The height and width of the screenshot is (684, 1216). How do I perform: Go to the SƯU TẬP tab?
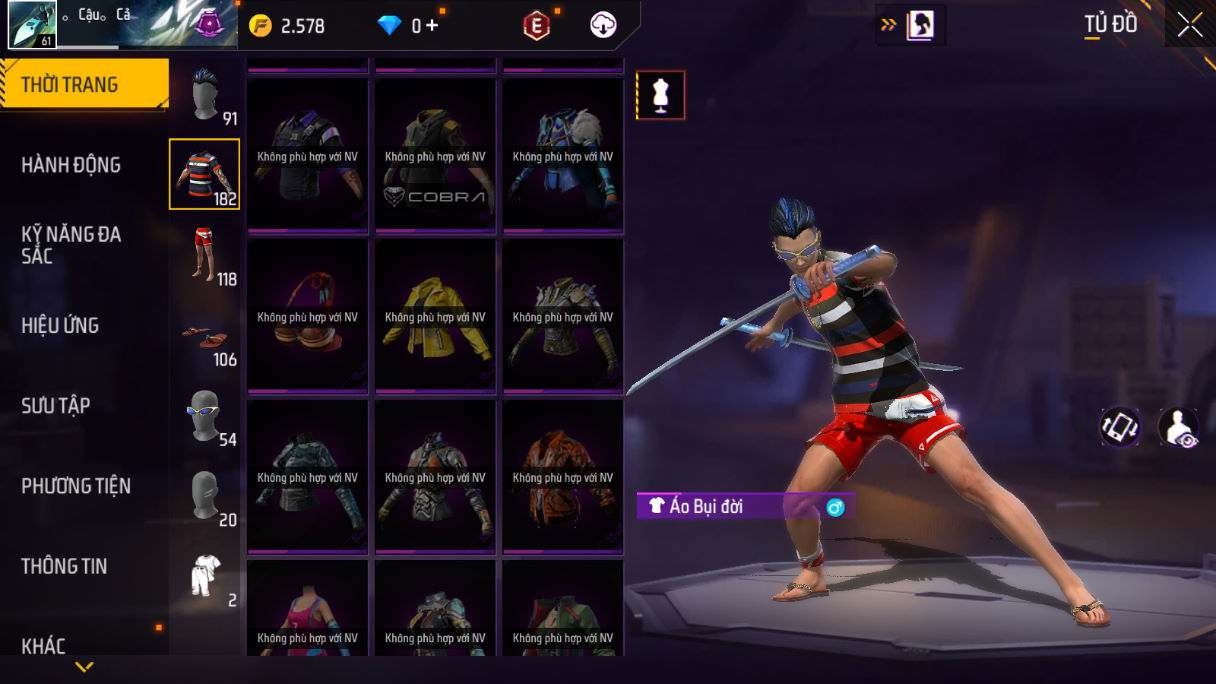[56, 405]
